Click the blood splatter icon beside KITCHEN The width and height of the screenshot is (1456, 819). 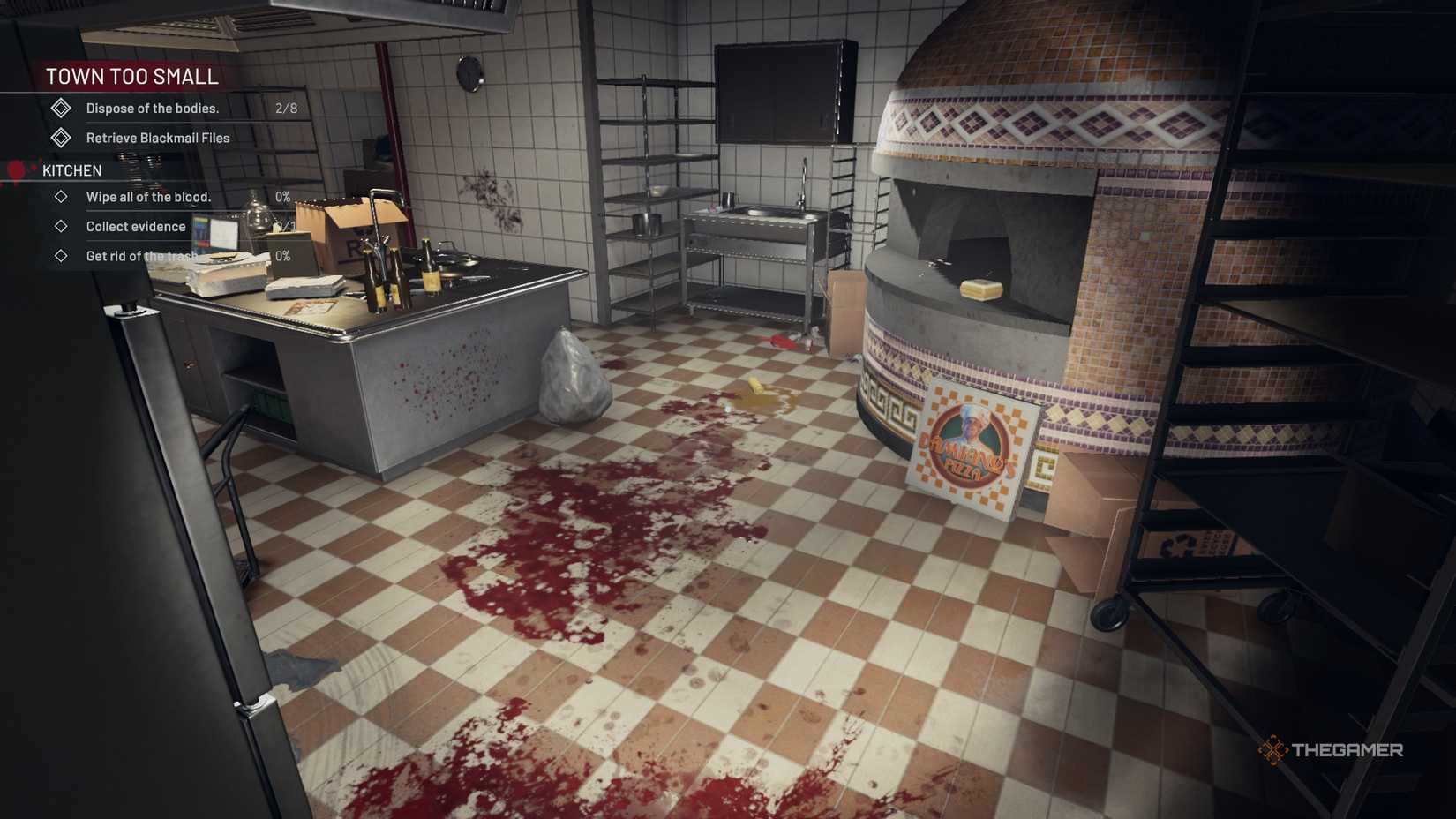(14, 169)
